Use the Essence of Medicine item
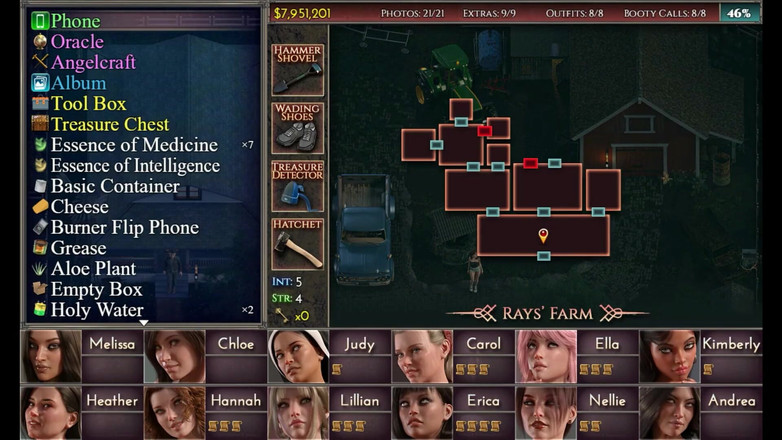The height and width of the screenshot is (440, 782). (x=134, y=145)
